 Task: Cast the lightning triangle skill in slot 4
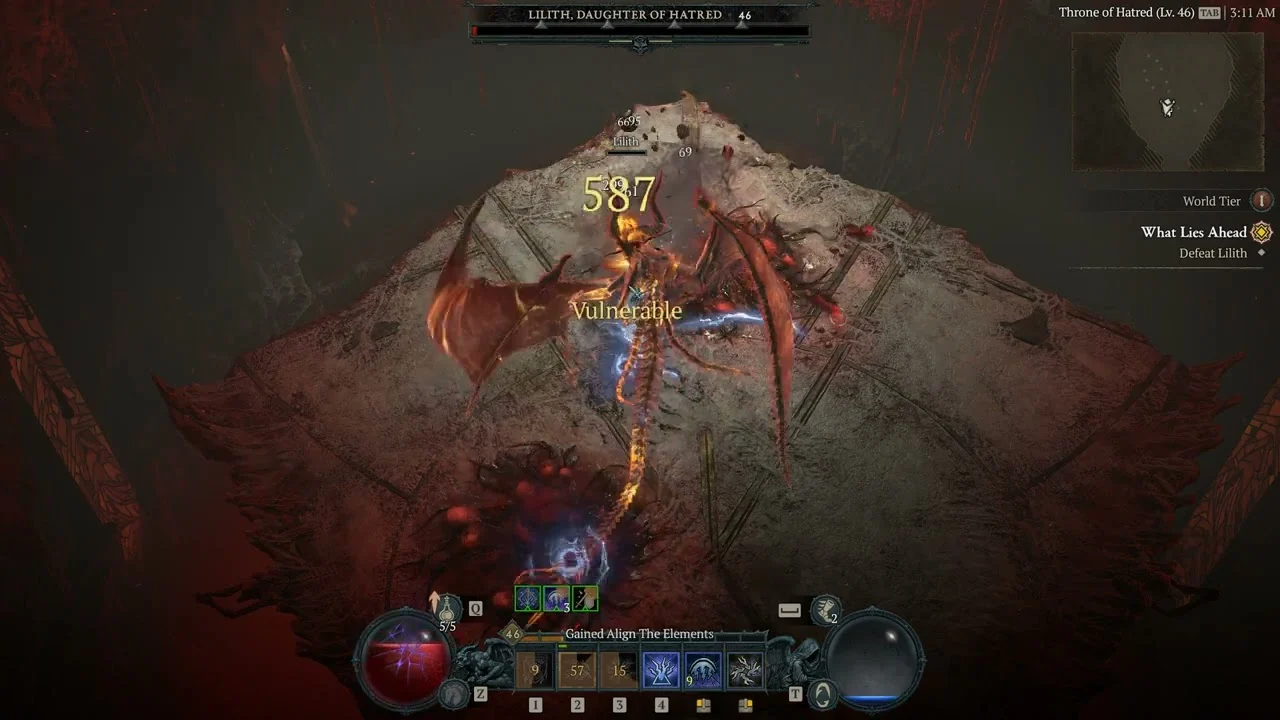click(661, 671)
